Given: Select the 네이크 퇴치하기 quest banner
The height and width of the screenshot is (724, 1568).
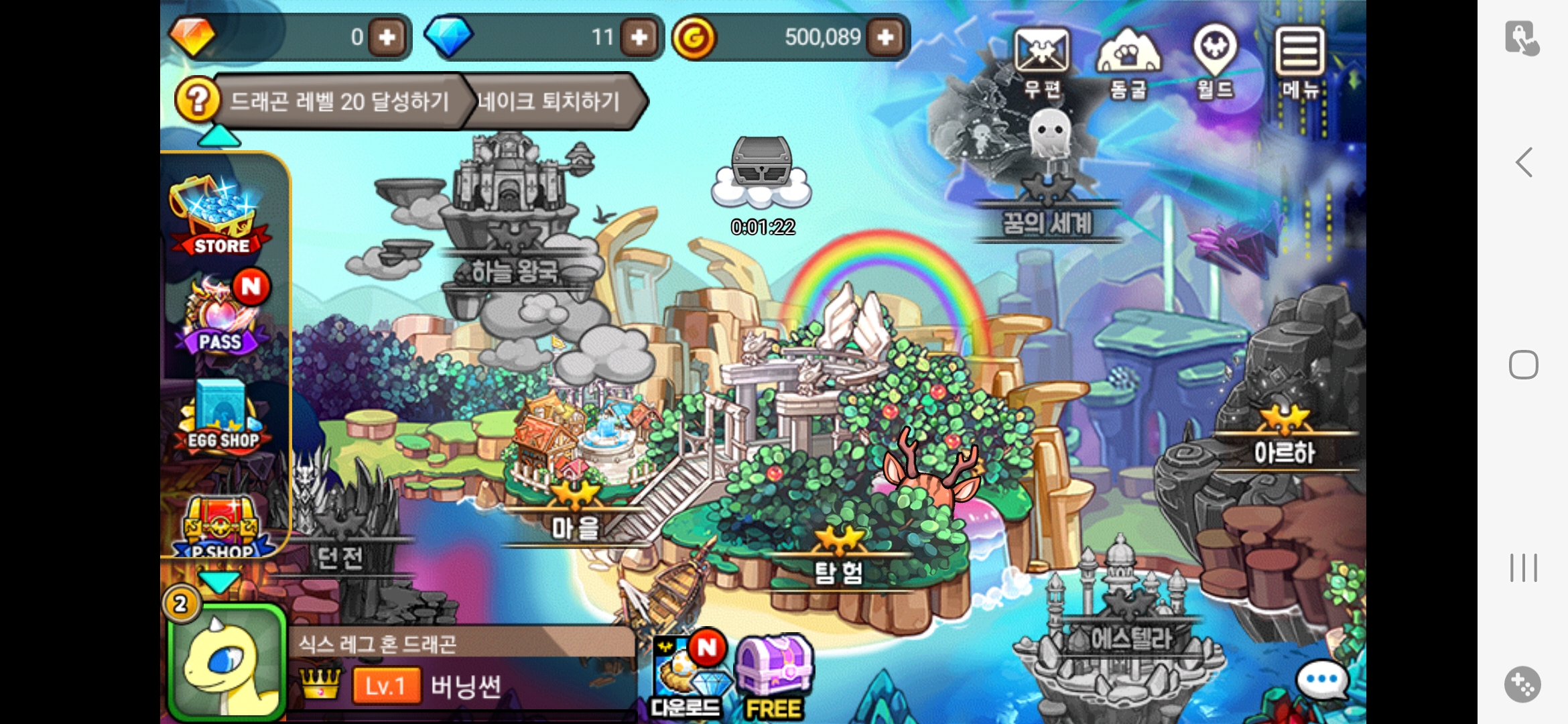Looking at the screenshot, I should (x=549, y=102).
